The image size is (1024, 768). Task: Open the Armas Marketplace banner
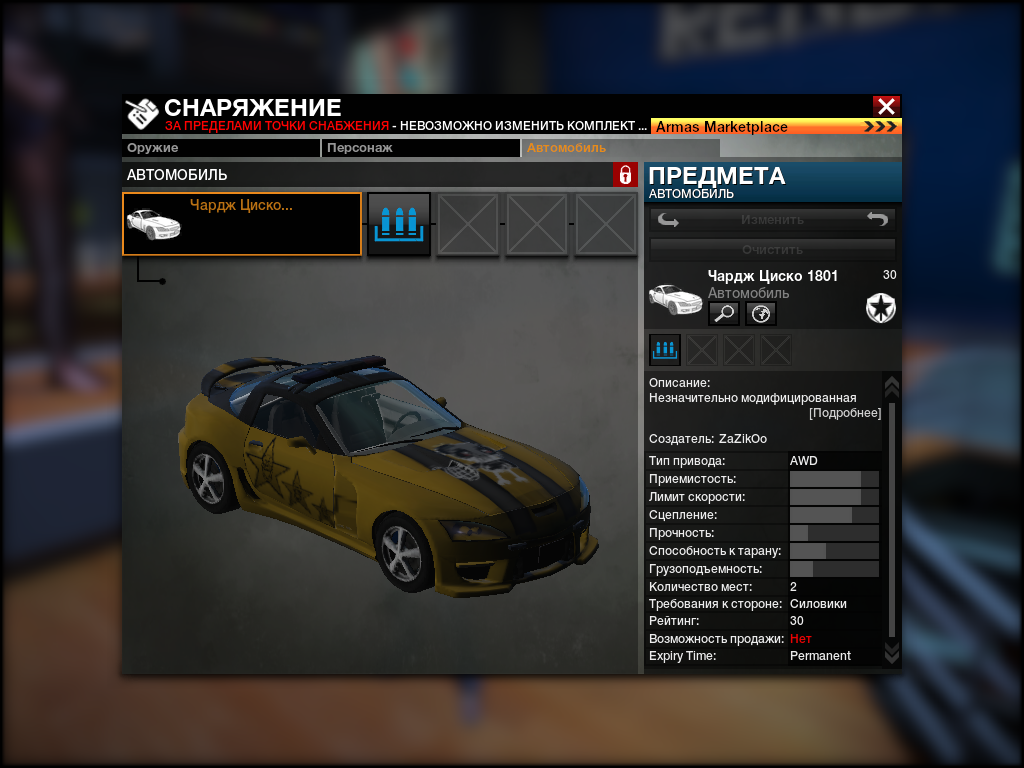point(776,127)
